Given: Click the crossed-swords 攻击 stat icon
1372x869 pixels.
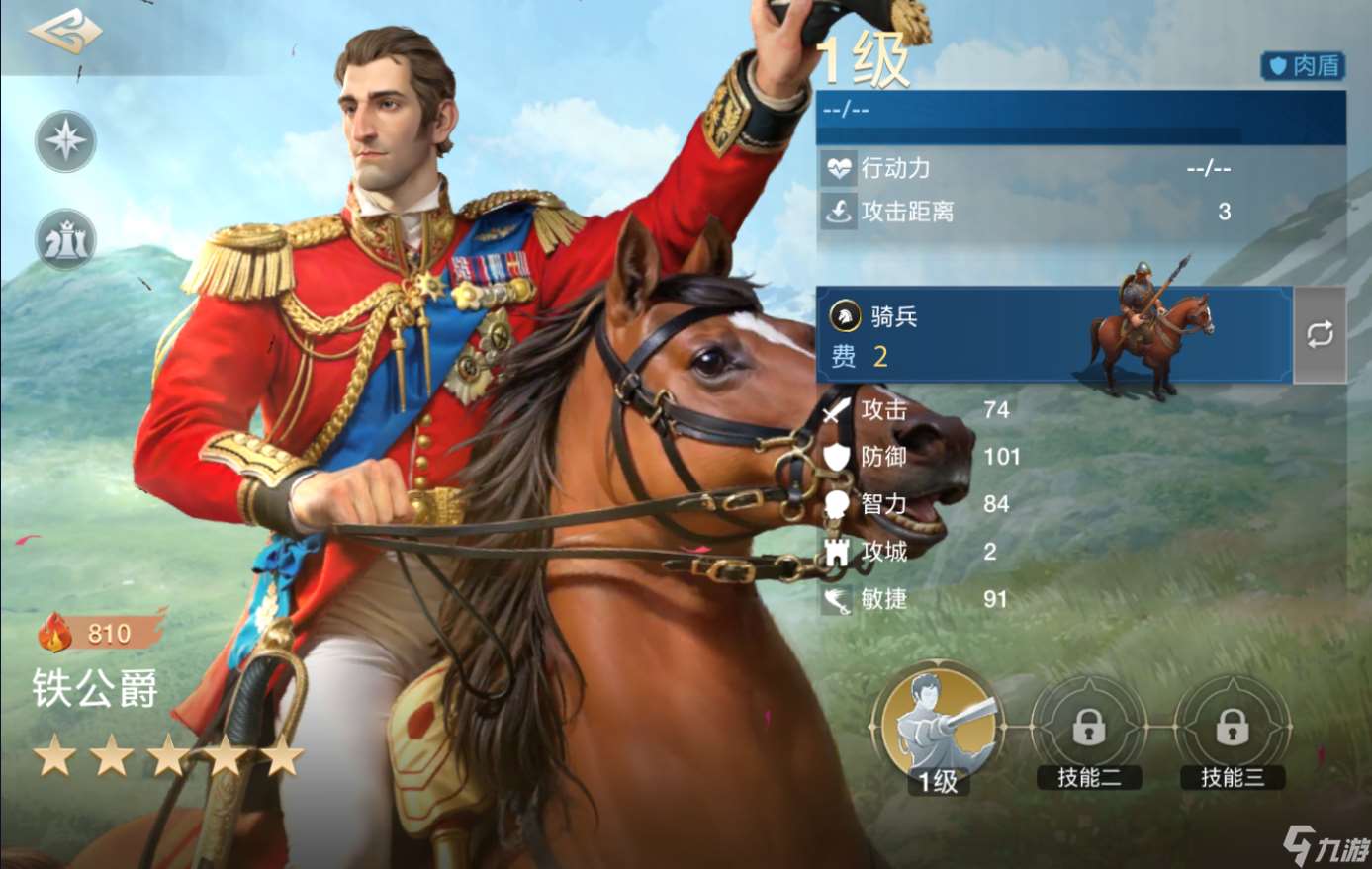Looking at the screenshot, I should pos(837,410).
